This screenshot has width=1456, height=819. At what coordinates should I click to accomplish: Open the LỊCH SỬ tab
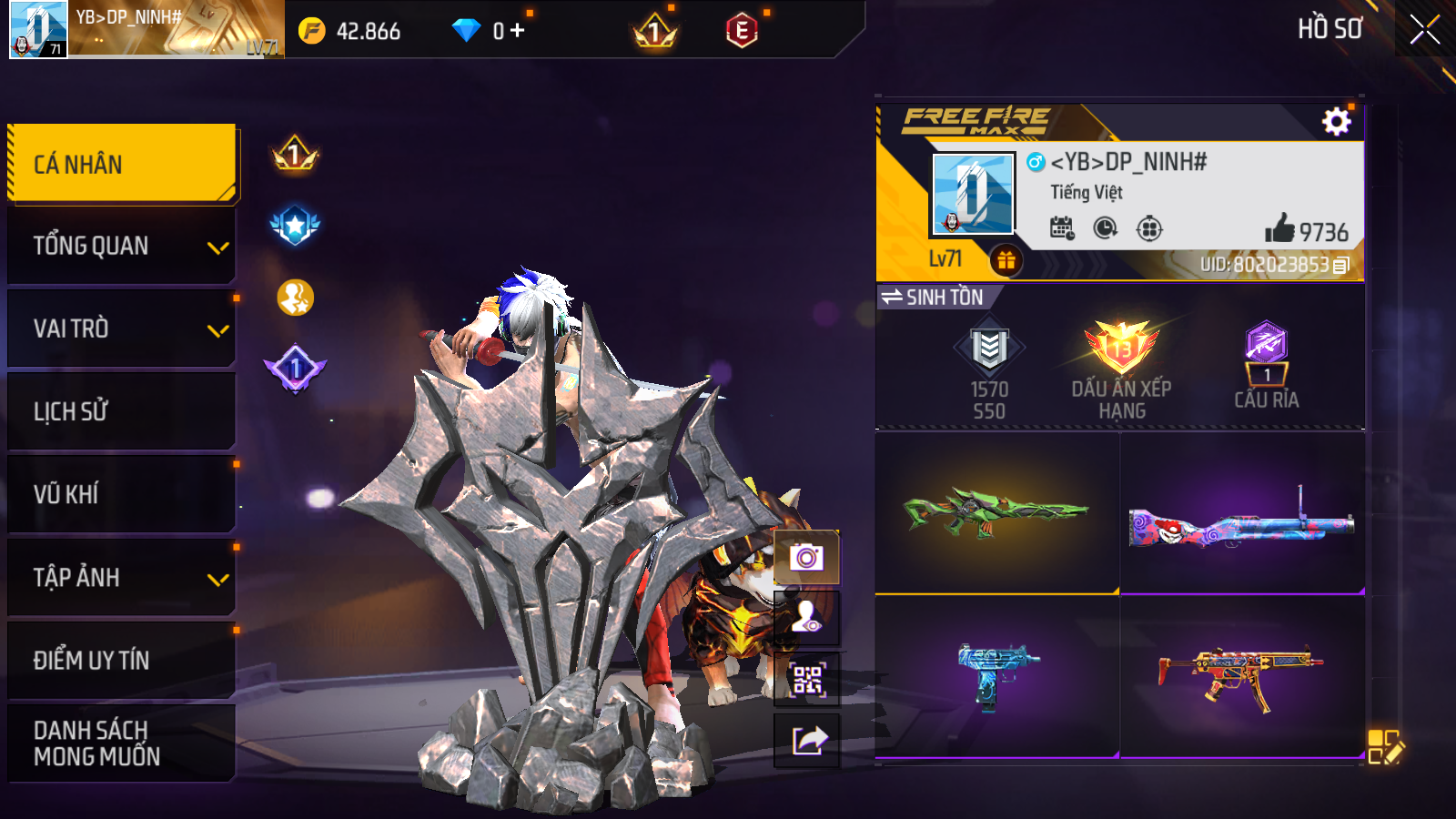click(122, 411)
